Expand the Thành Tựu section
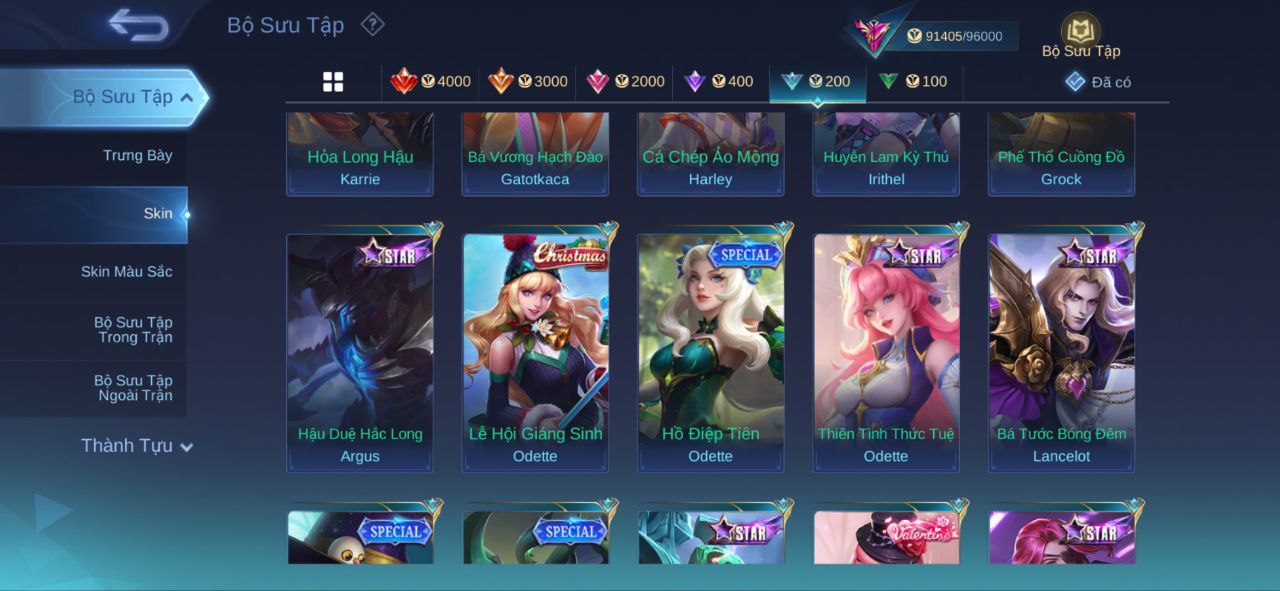The height and width of the screenshot is (591, 1280). point(137,446)
